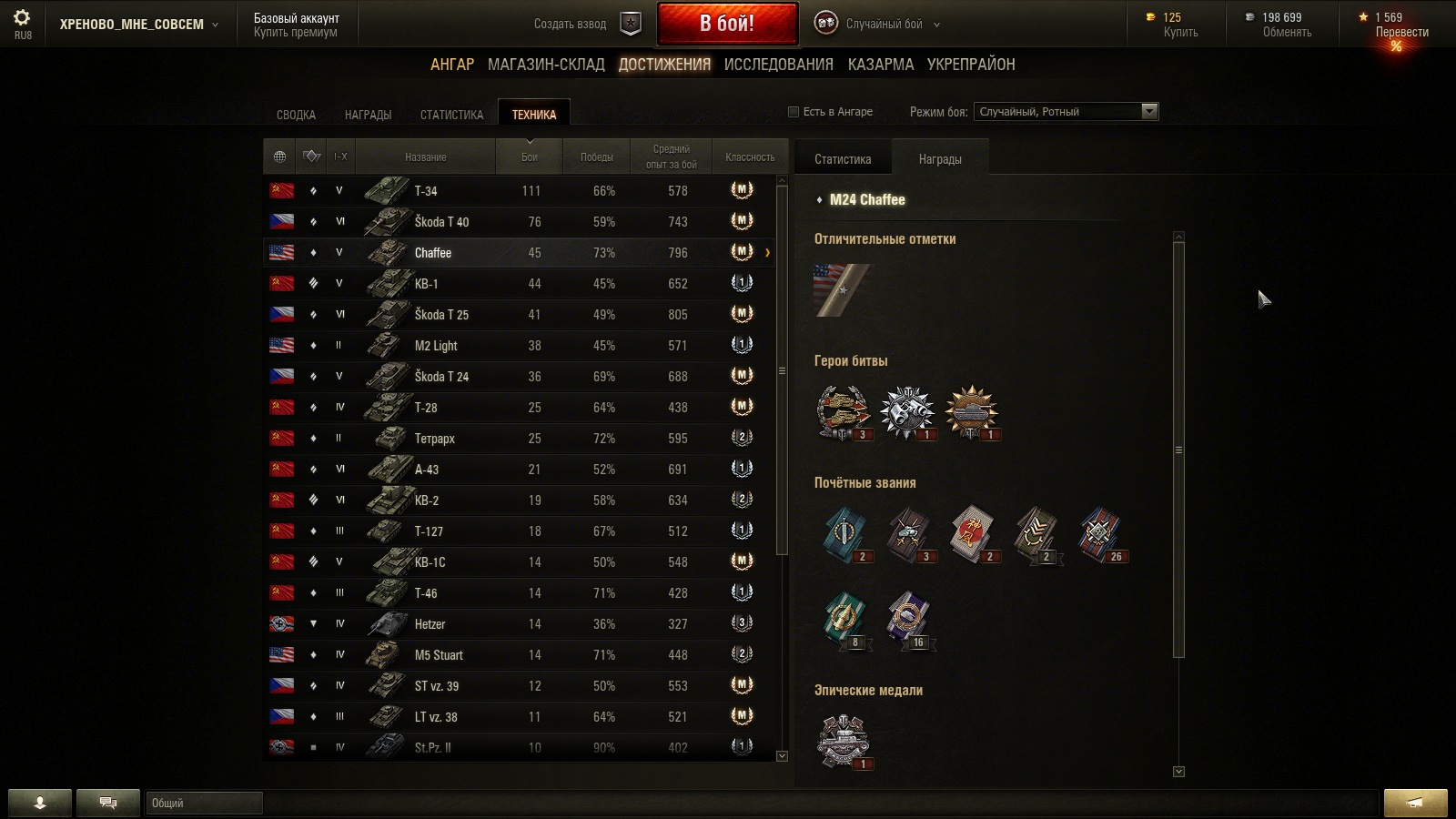Go to Магазин-склад store section

click(x=546, y=65)
